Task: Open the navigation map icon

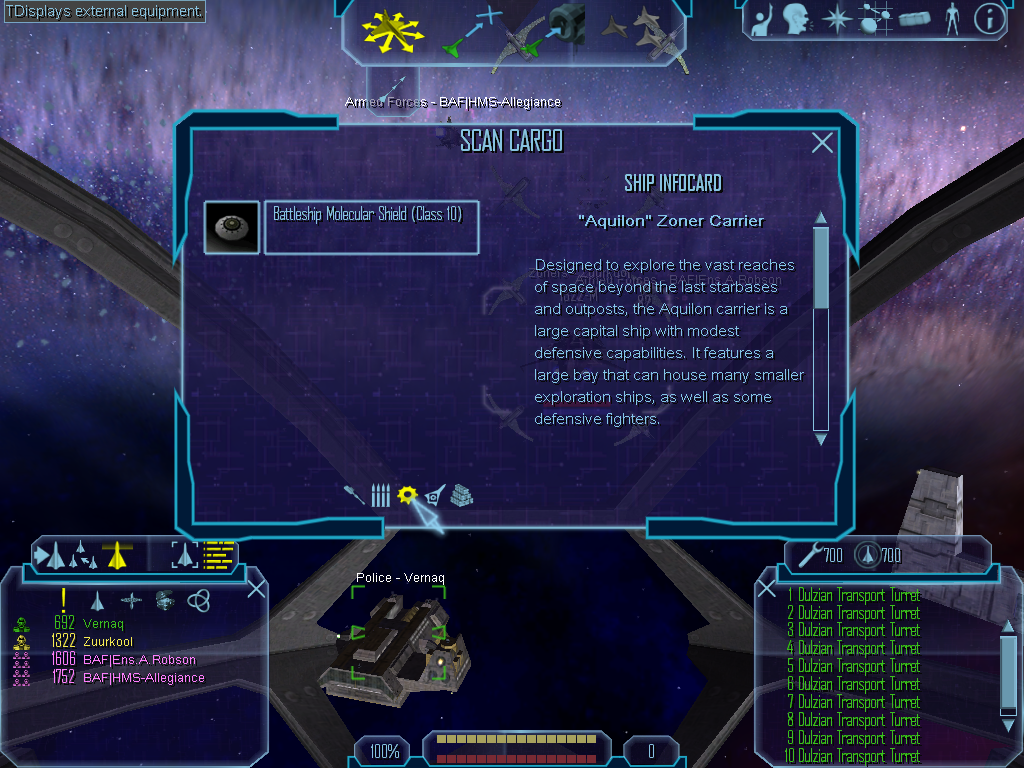Action: [875, 19]
